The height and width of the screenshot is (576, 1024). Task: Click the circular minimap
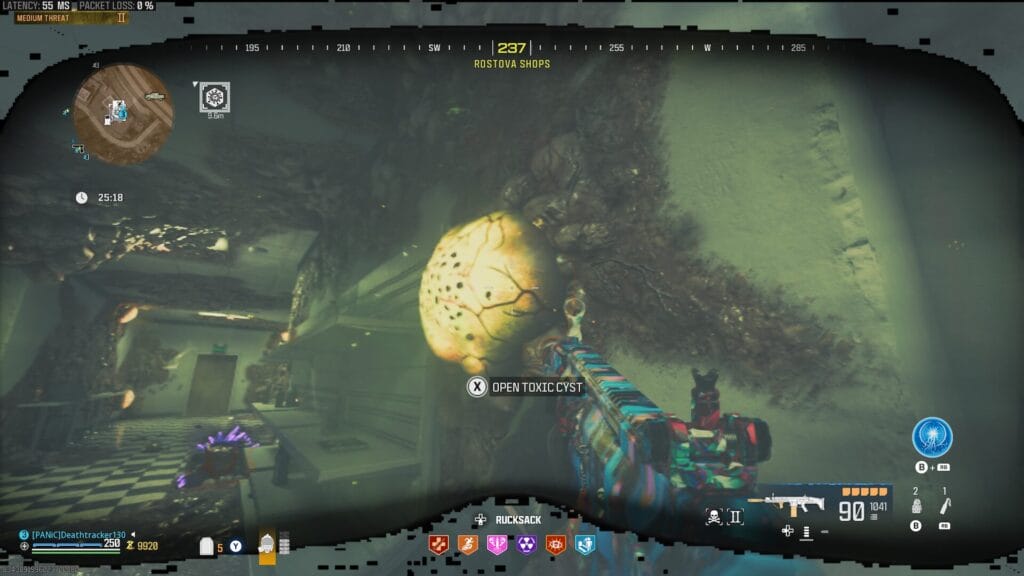tap(123, 113)
